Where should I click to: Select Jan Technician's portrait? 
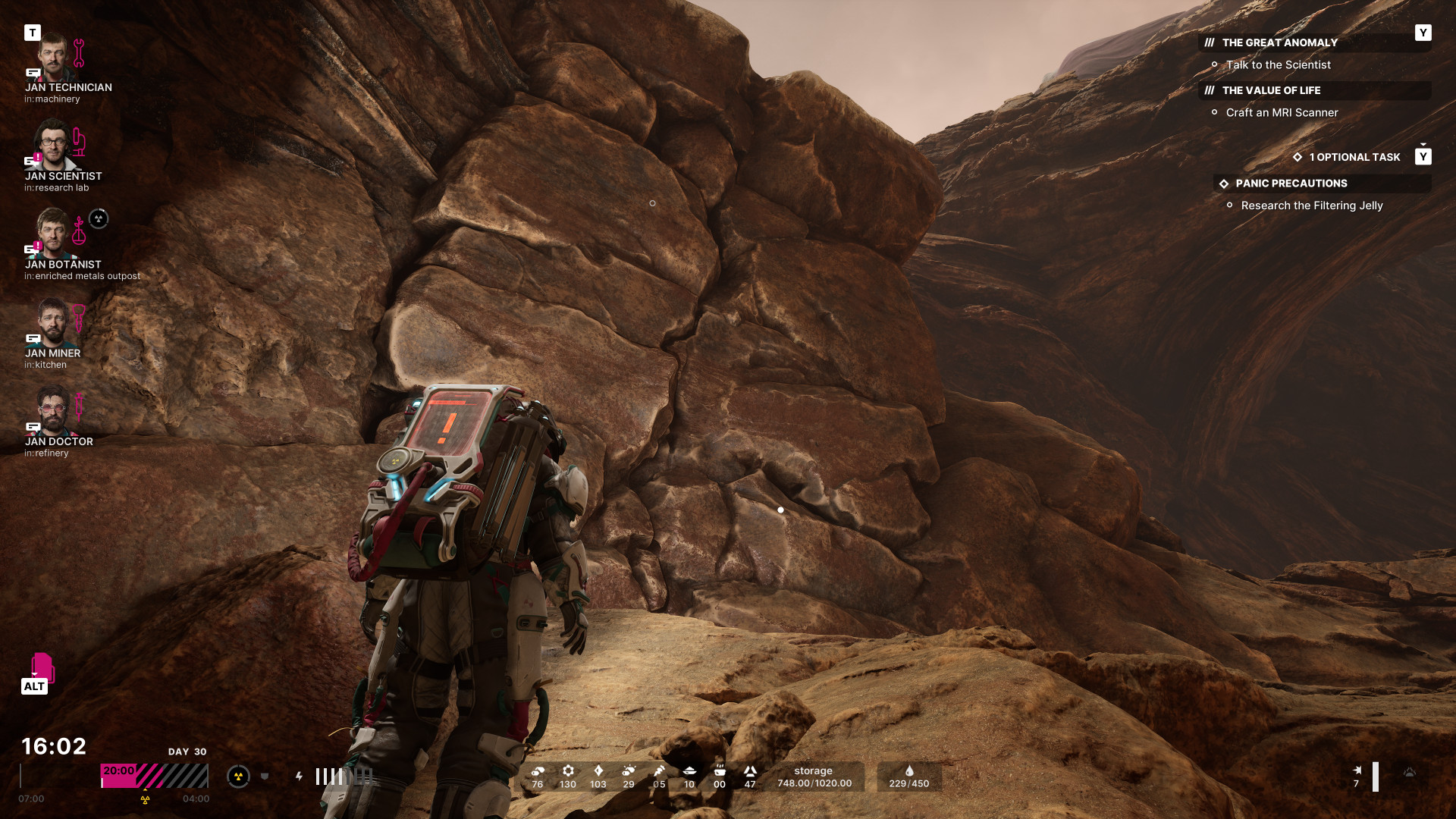coord(53,58)
